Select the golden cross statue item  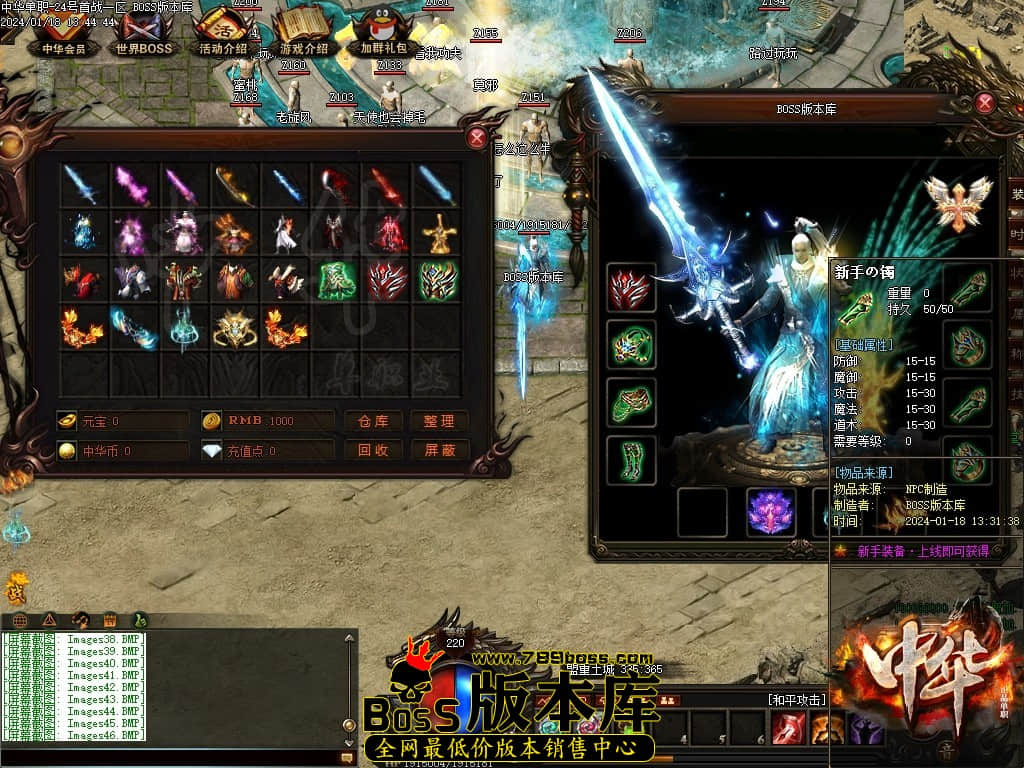(438, 234)
